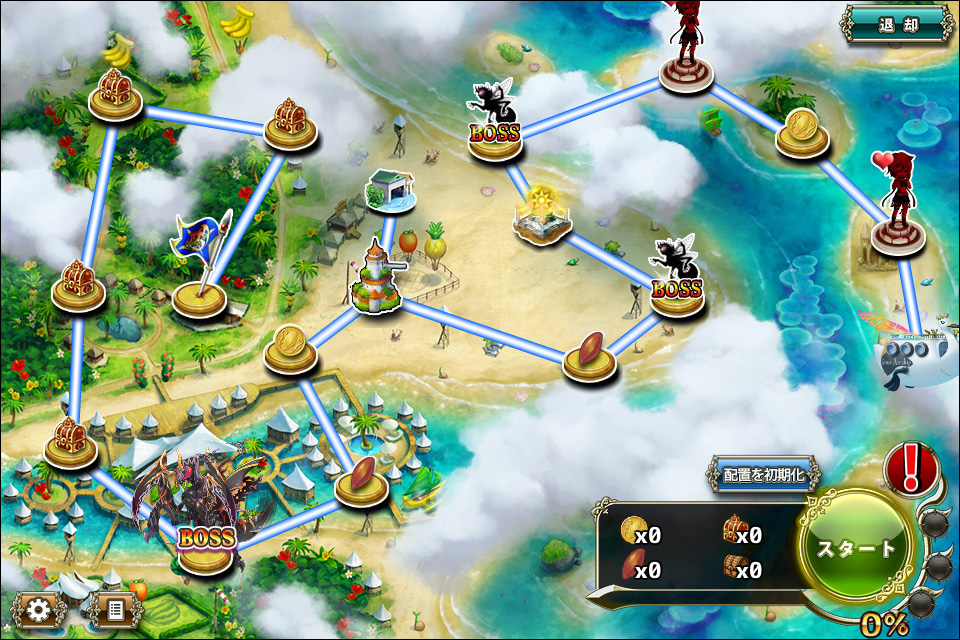Select the small green-roofed house node
The width and height of the screenshot is (960, 640).
[390, 191]
